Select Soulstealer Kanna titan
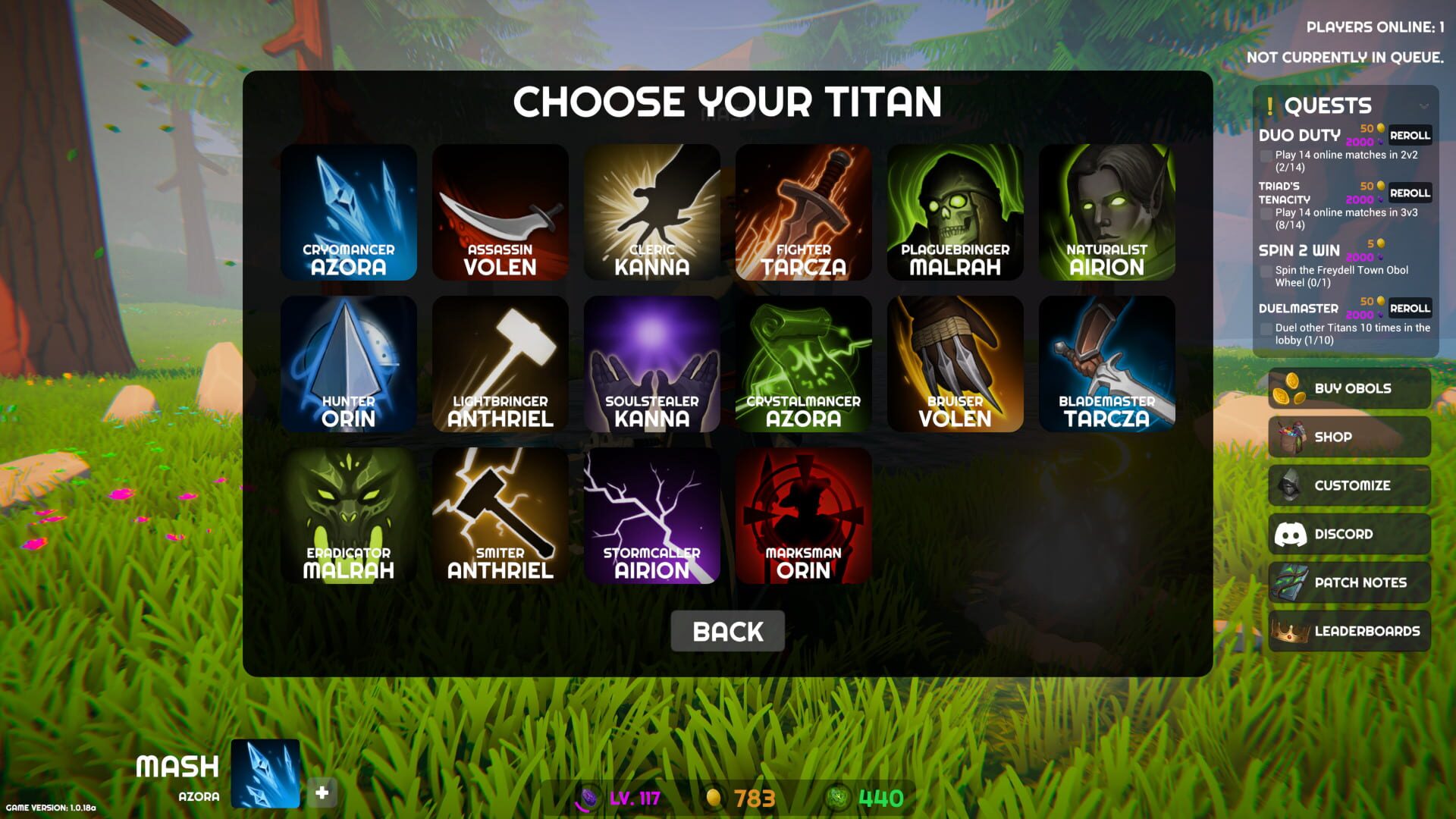This screenshot has width=1456, height=819. (652, 364)
